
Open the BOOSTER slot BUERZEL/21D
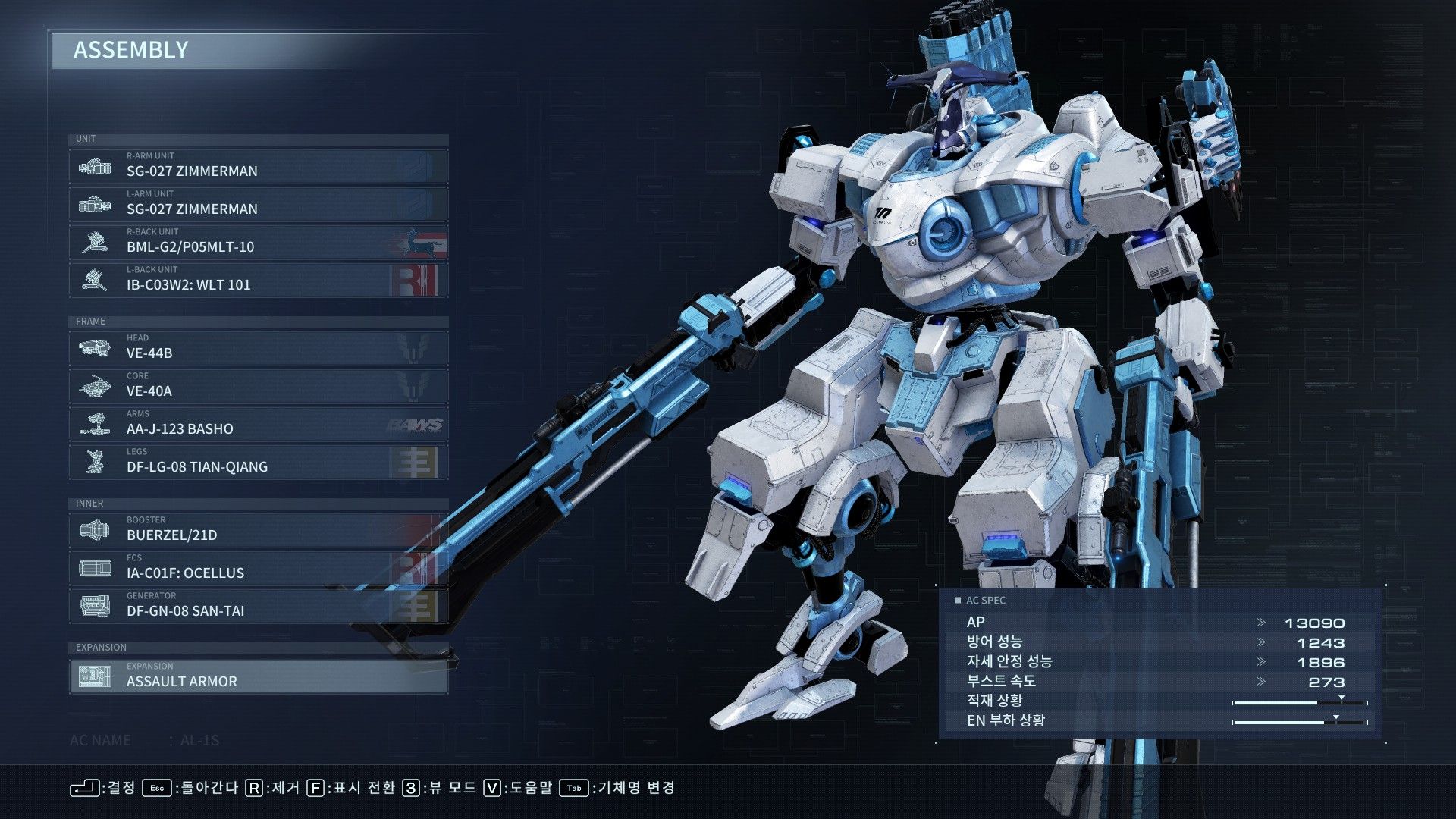coord(258,530)
